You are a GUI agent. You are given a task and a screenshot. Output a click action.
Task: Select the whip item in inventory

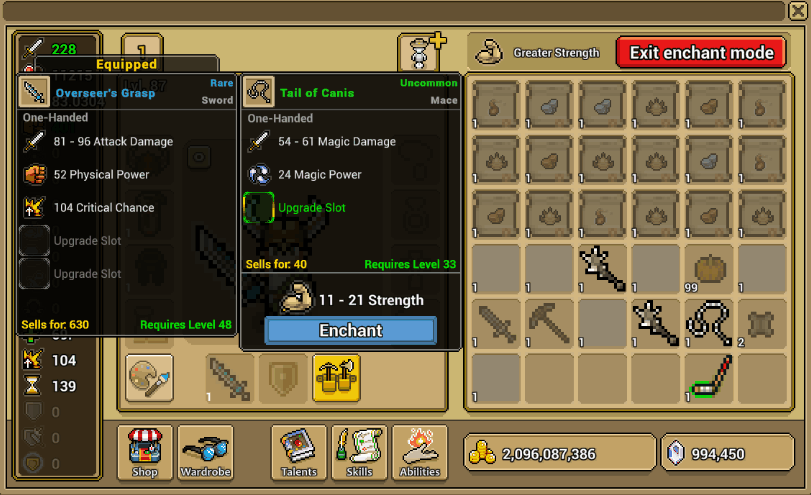click(x=710, y=324)
